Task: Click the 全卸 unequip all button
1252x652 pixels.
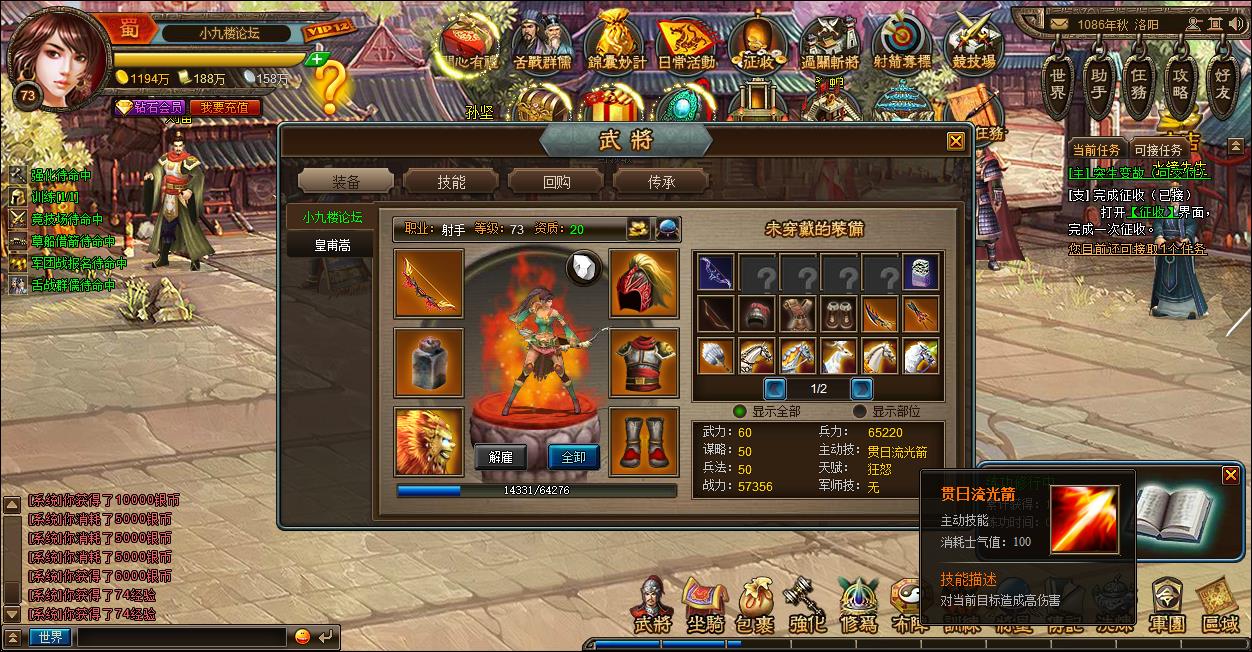Action: click(574, 457)
